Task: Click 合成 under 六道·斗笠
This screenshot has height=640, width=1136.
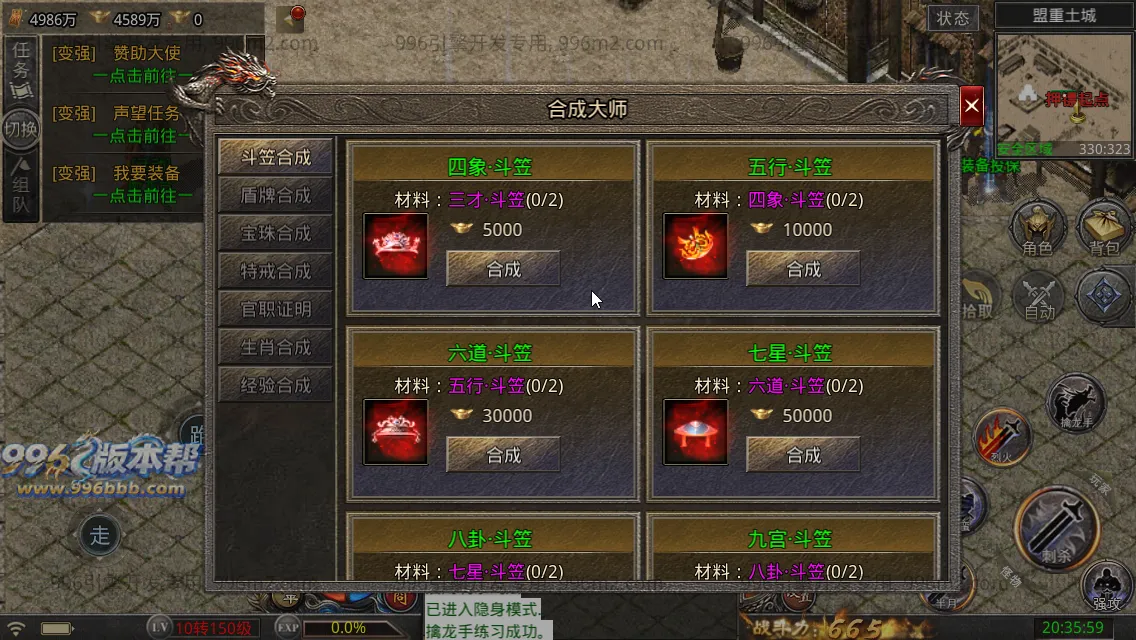Action: (503, 455)
